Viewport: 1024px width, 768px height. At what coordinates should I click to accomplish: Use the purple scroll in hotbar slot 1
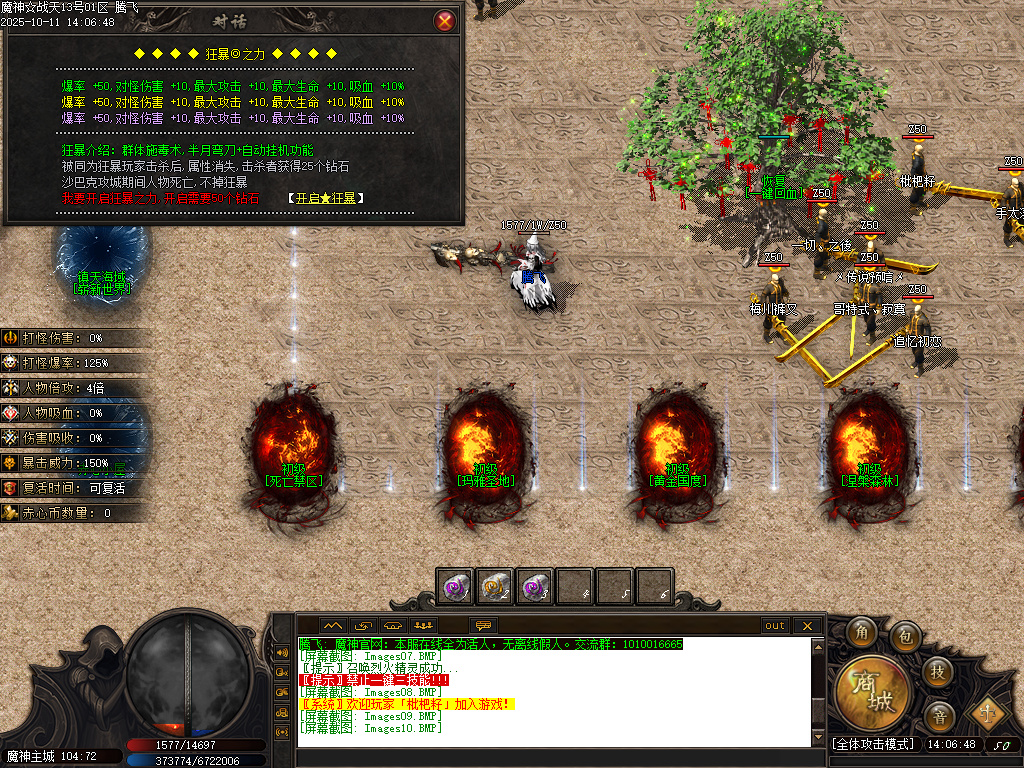[x=457, y=586]
